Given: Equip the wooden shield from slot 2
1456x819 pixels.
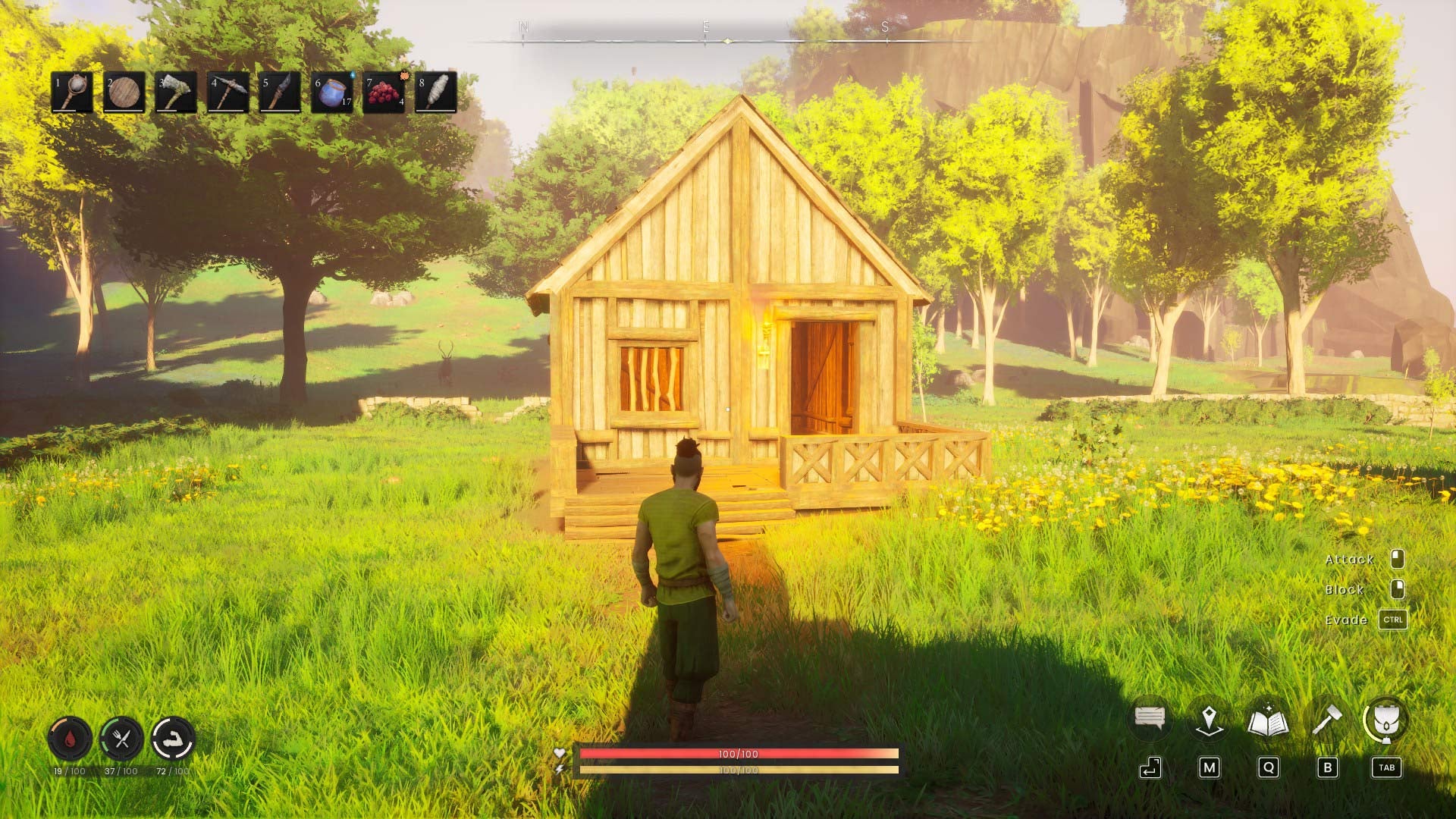Looking at the screenshot, I should click(122, 93).
